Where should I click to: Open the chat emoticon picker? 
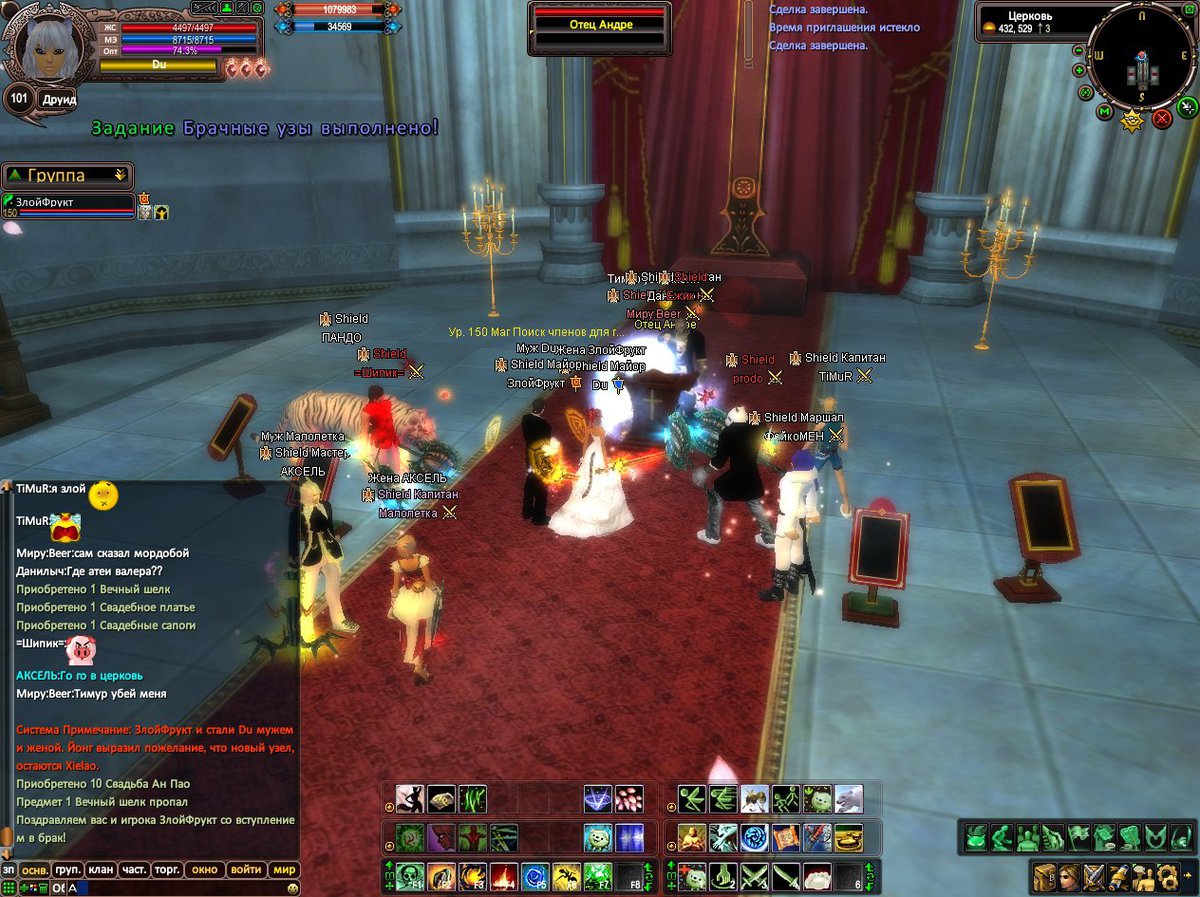[x=292, y=887]
